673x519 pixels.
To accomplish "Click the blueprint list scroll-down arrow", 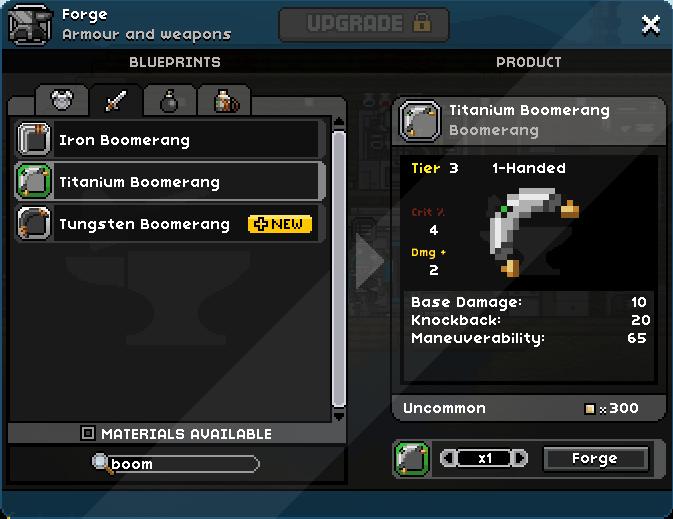I will 339,414.
